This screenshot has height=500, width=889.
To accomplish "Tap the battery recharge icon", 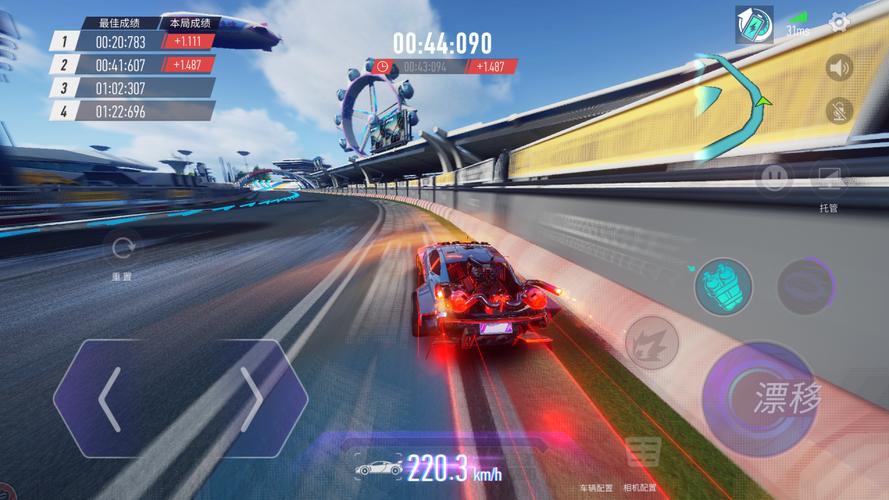I will [754, 24].
